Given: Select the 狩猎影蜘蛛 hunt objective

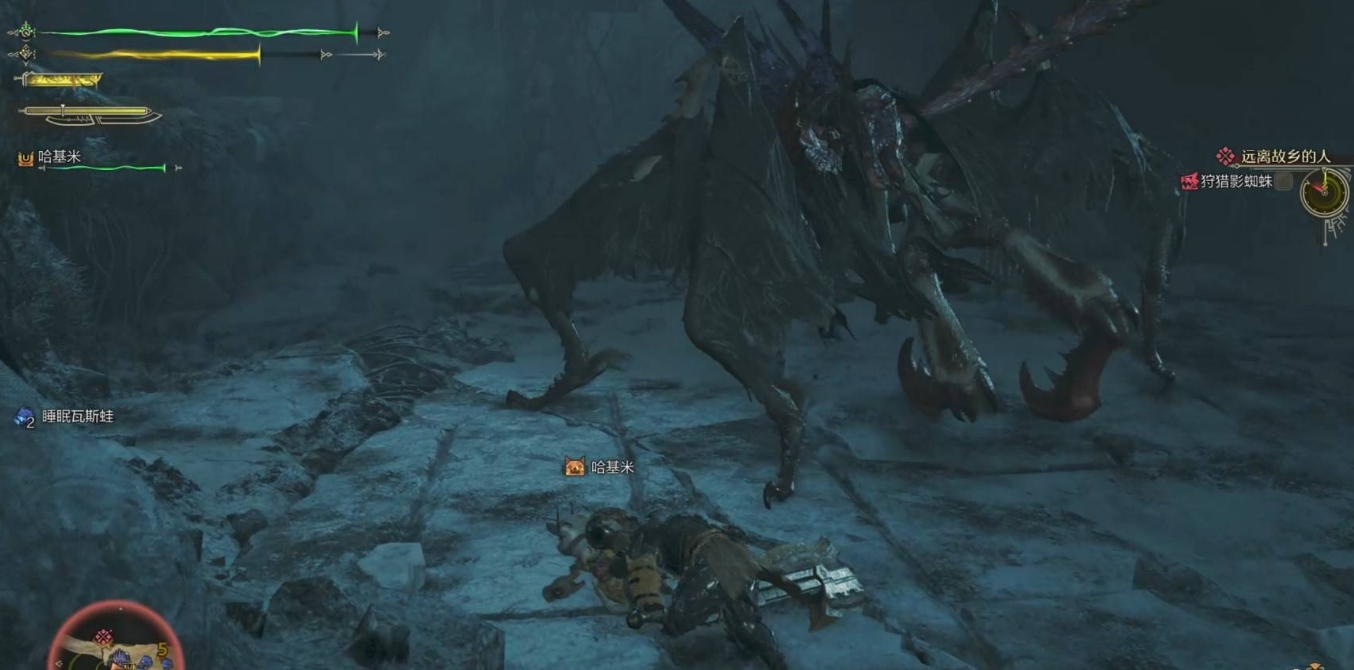Looking at the screenshot, I should (1237, 182).
